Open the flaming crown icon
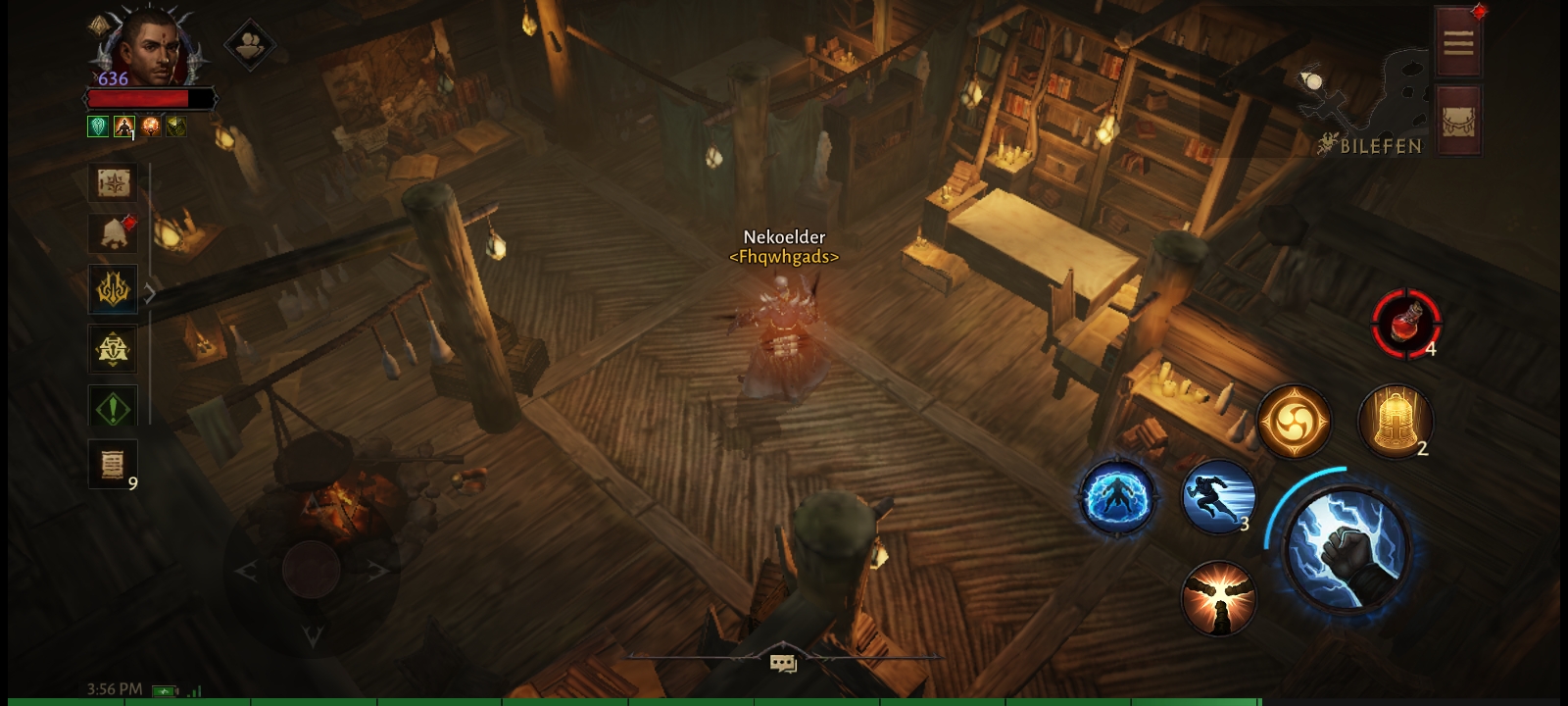 (x=113, y=290)
